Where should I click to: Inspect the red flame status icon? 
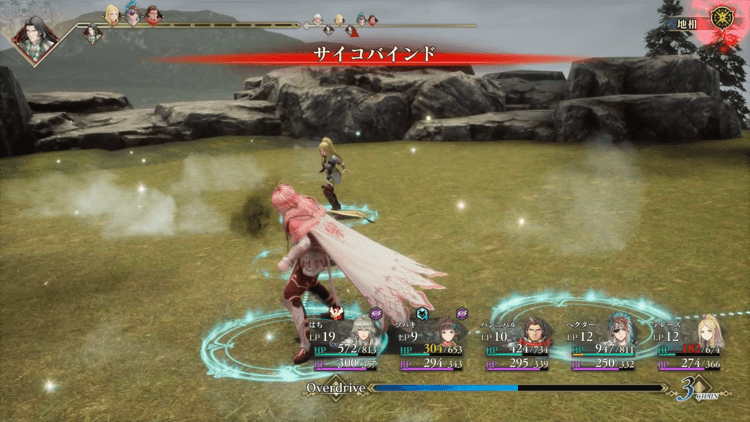pyautogui.click(x=336, y=312)
